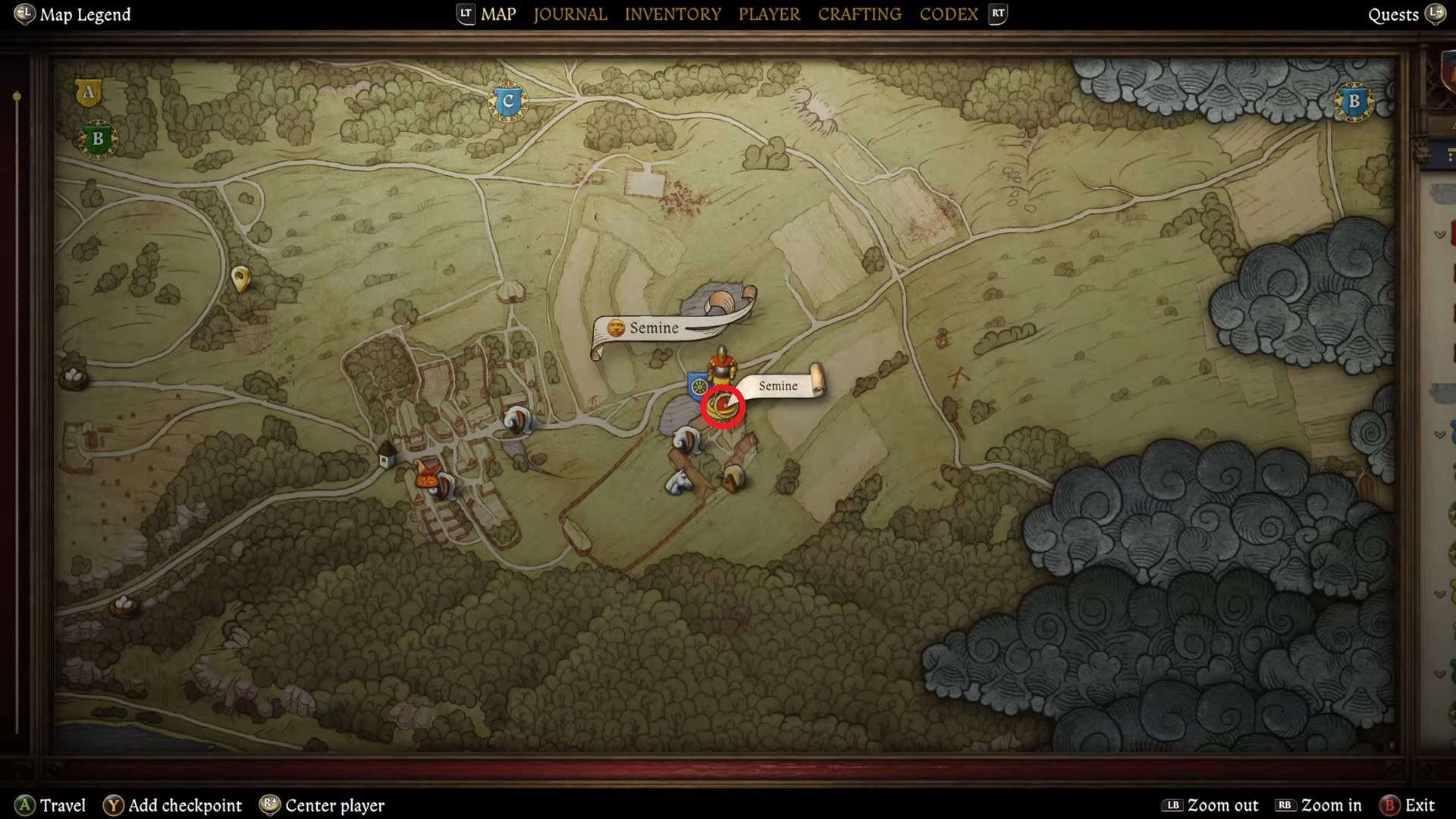Select the yellow pin map marker
Screen dimensions: 1456x819
(240, 278)
